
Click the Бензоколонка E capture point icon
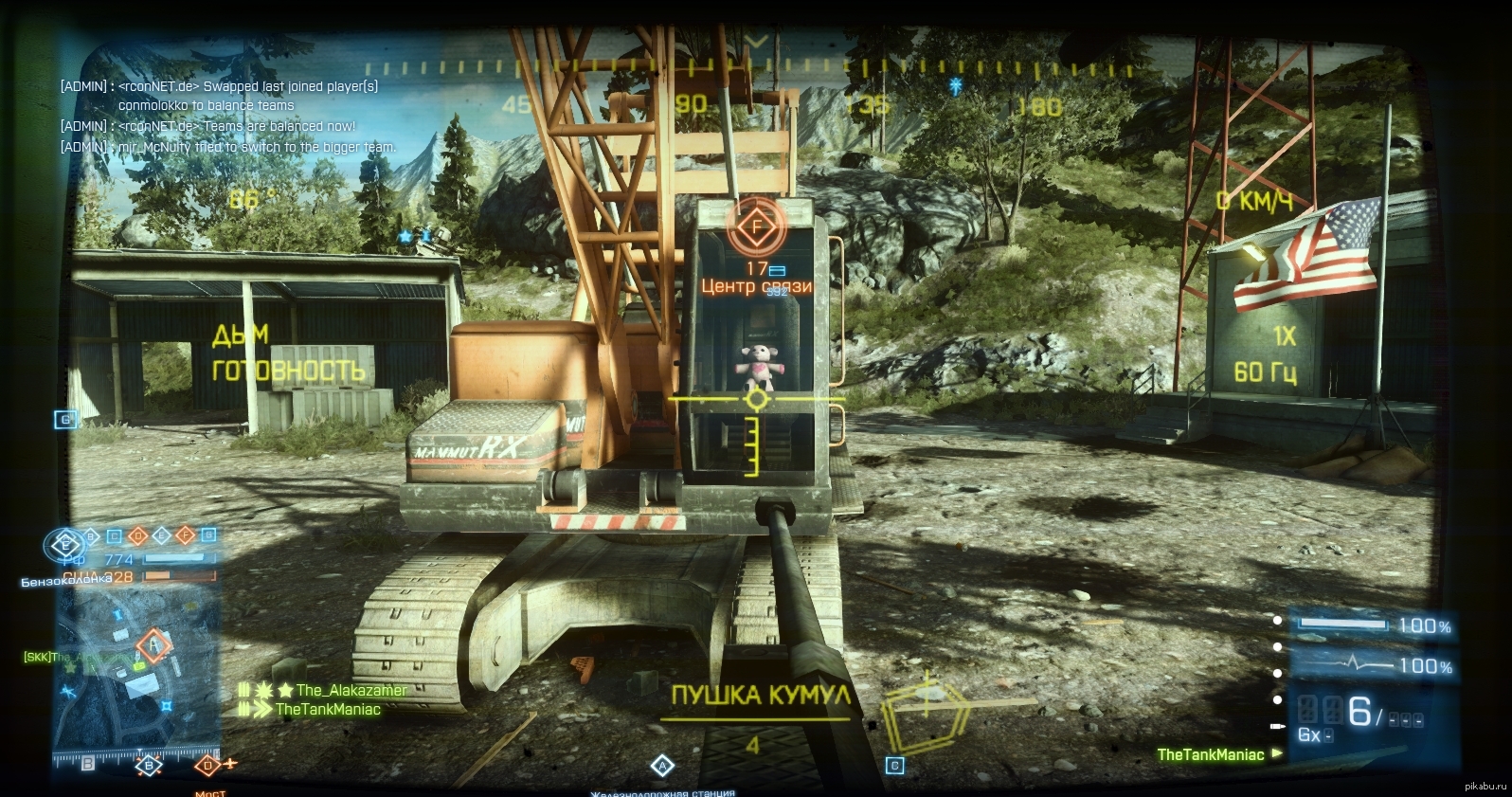tap(65, 545)
